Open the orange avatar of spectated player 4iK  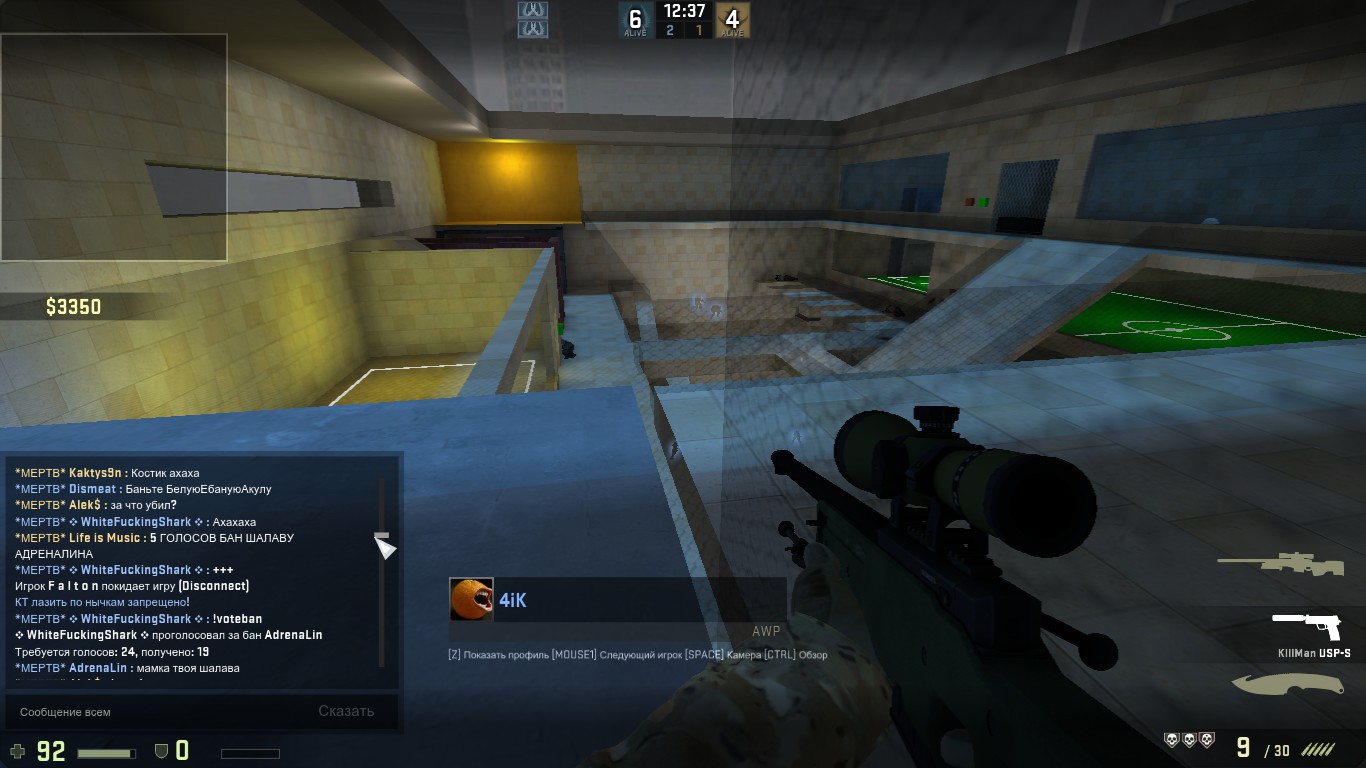(x=470, y=599)
